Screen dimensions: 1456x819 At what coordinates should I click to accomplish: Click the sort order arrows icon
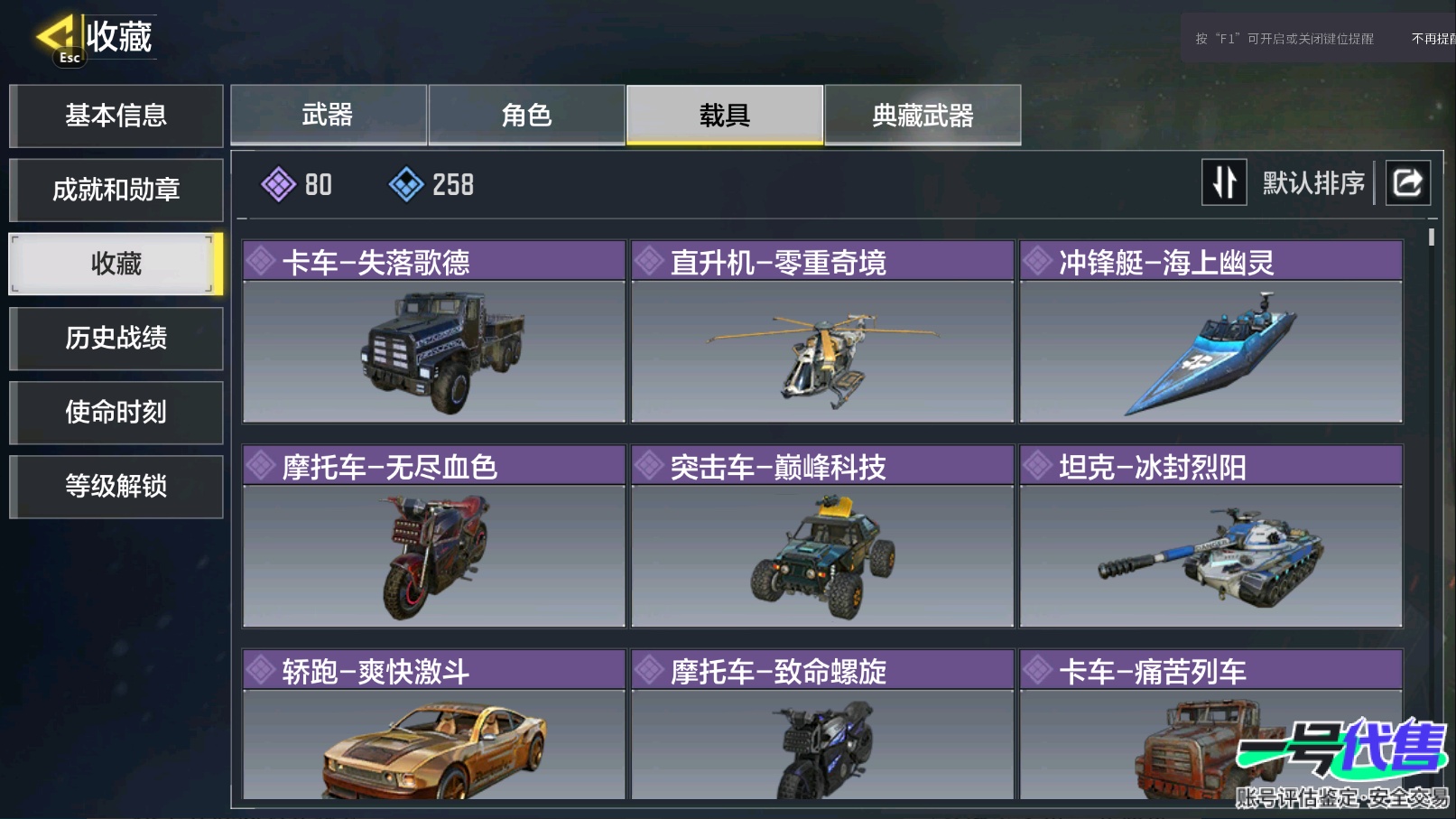(1224, 182)
